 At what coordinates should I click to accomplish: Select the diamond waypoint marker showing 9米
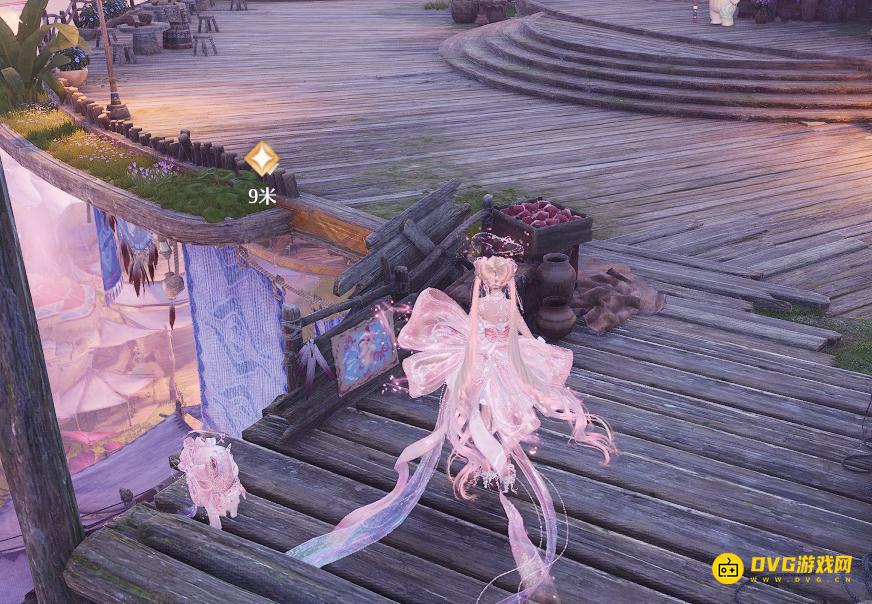(x=262, y=160)
